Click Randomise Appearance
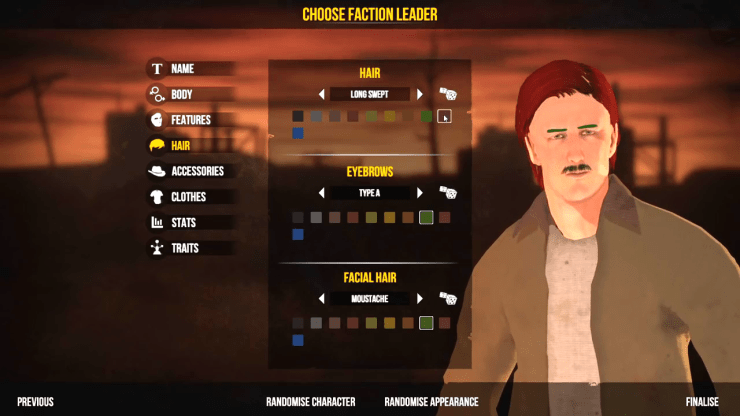 point(431,402)
